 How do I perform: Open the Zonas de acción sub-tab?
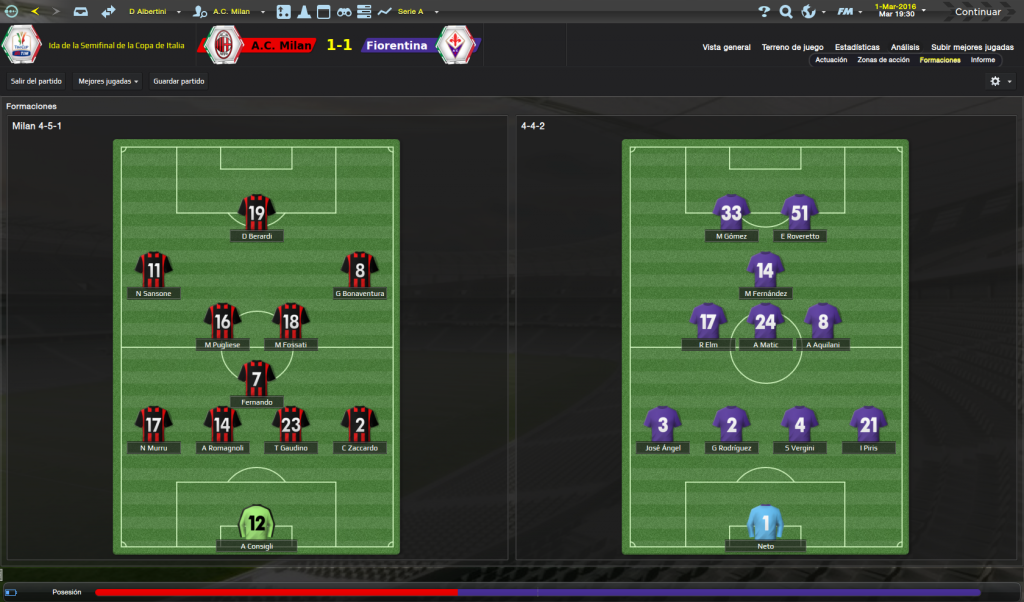coord(884,60)
